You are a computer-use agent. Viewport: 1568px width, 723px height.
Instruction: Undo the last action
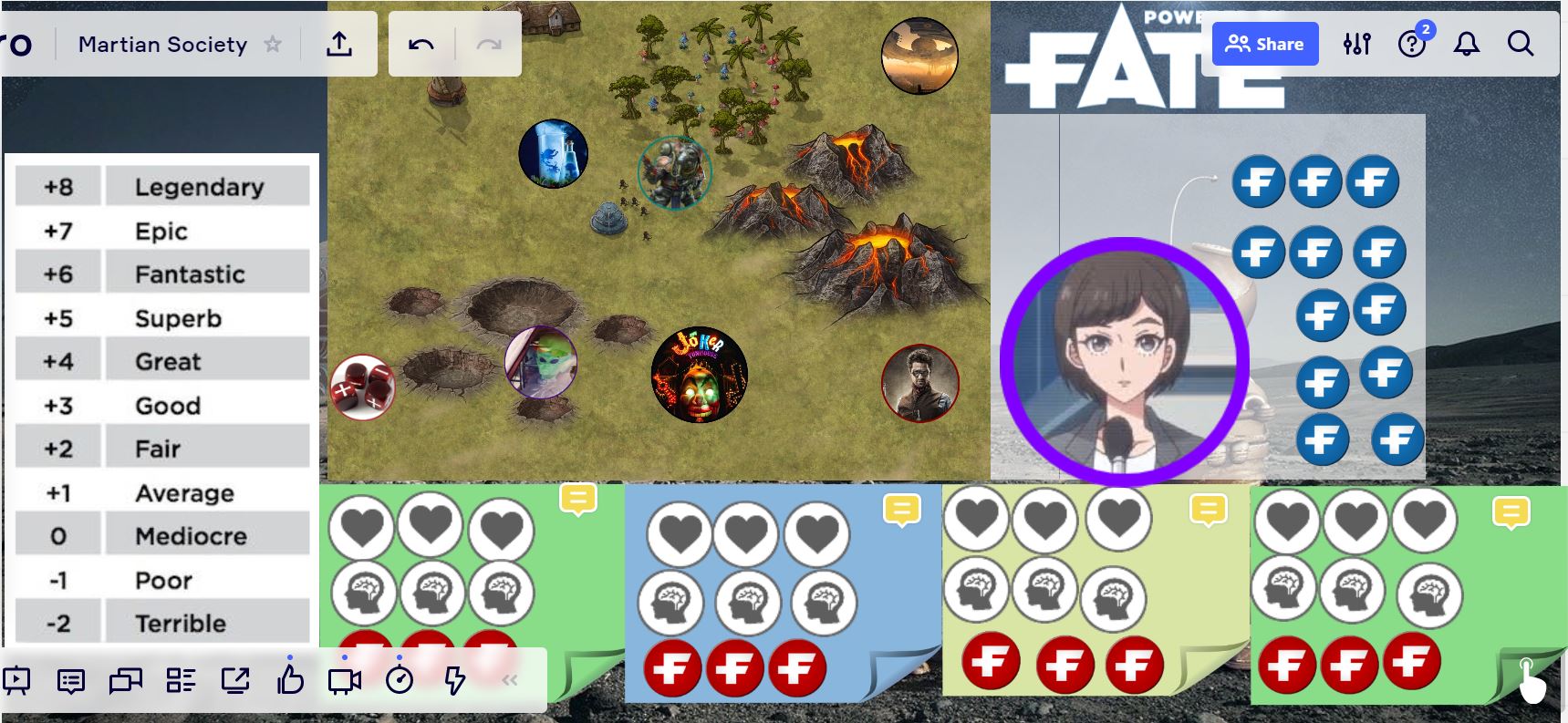tap(421, 43)
